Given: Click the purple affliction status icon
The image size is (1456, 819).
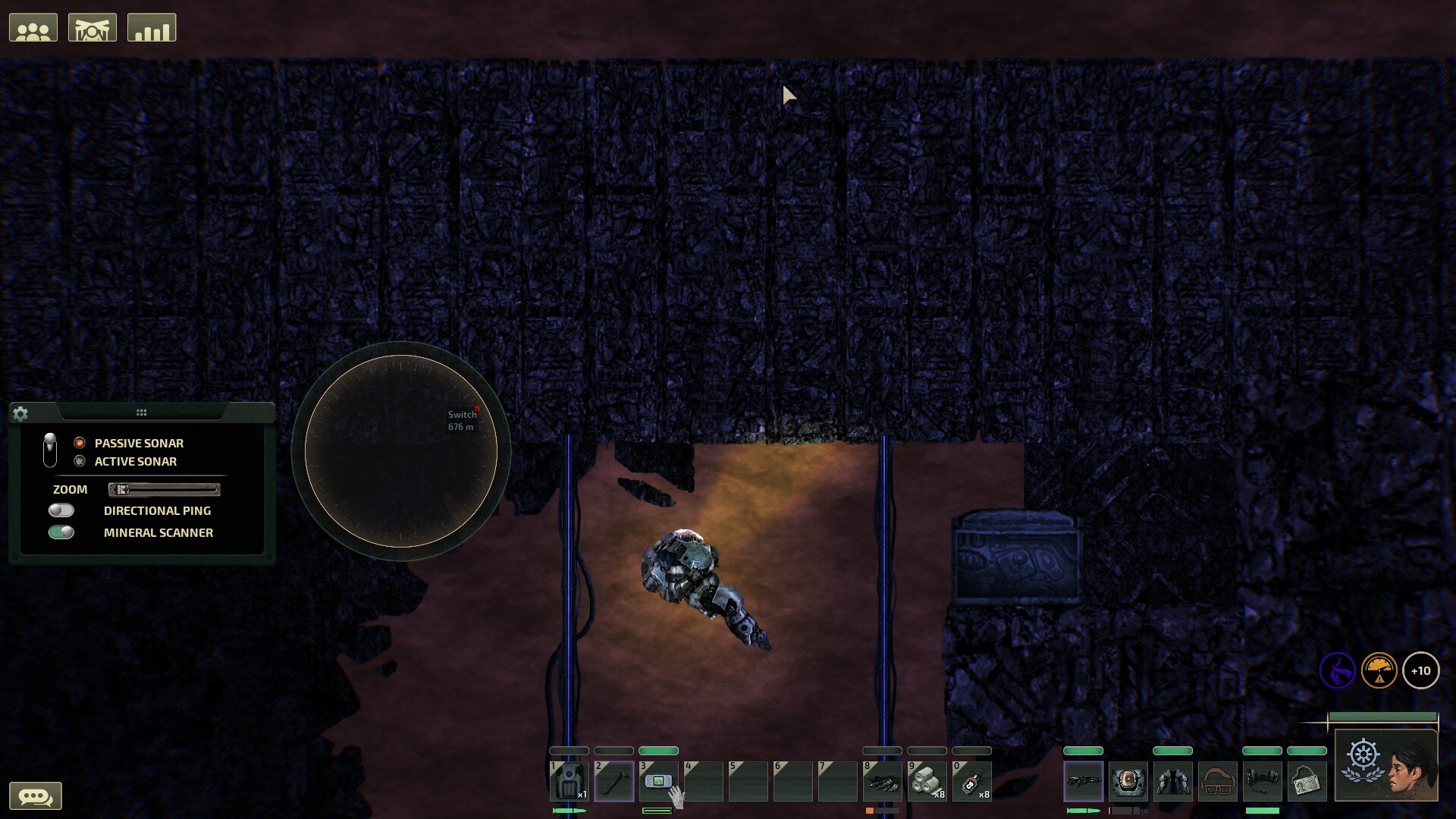Looking at the screenshot, I should [1337, 670].
